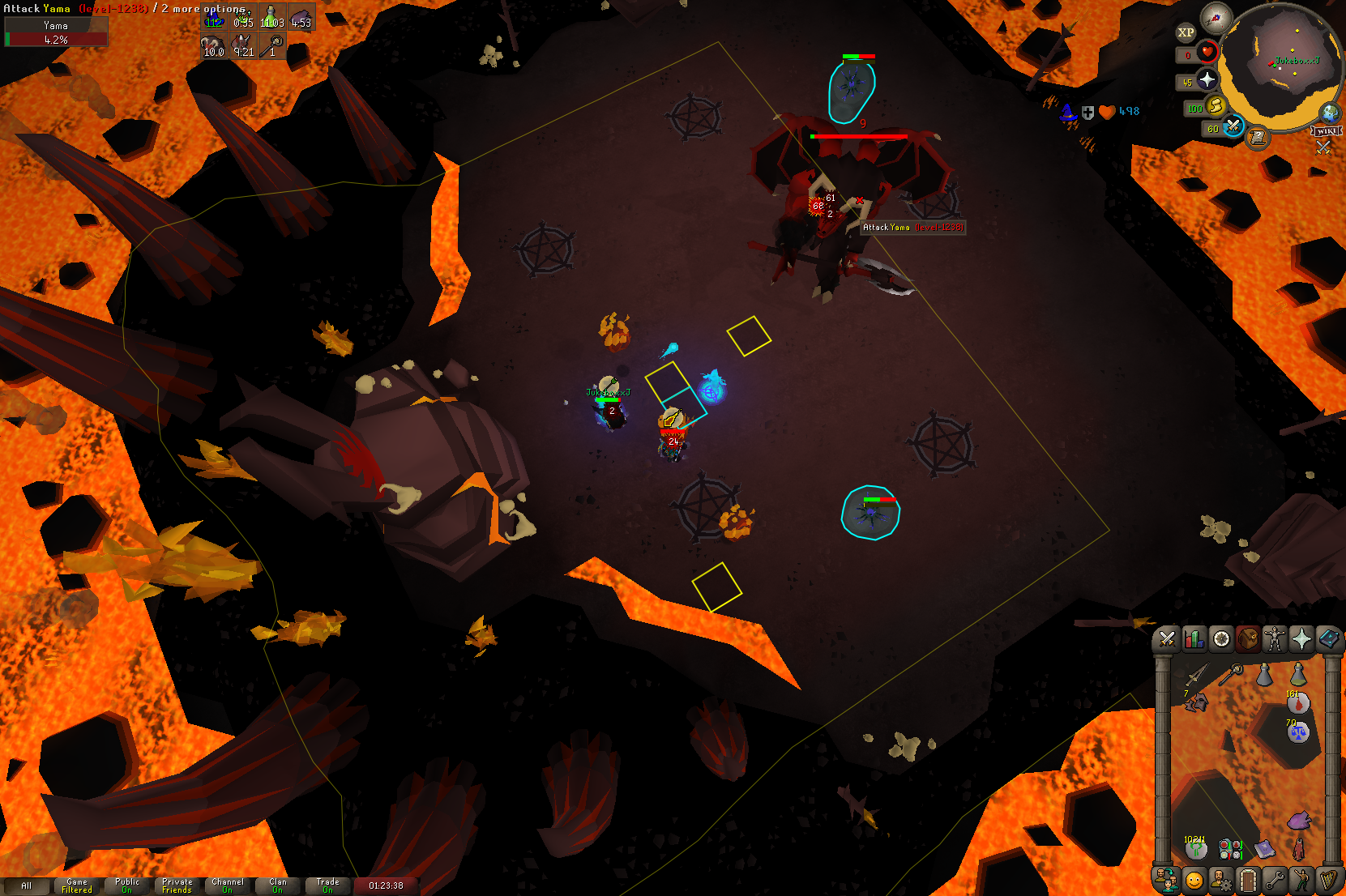Open the Clan chat tab

pyautogui.click(x=278, y=885)
